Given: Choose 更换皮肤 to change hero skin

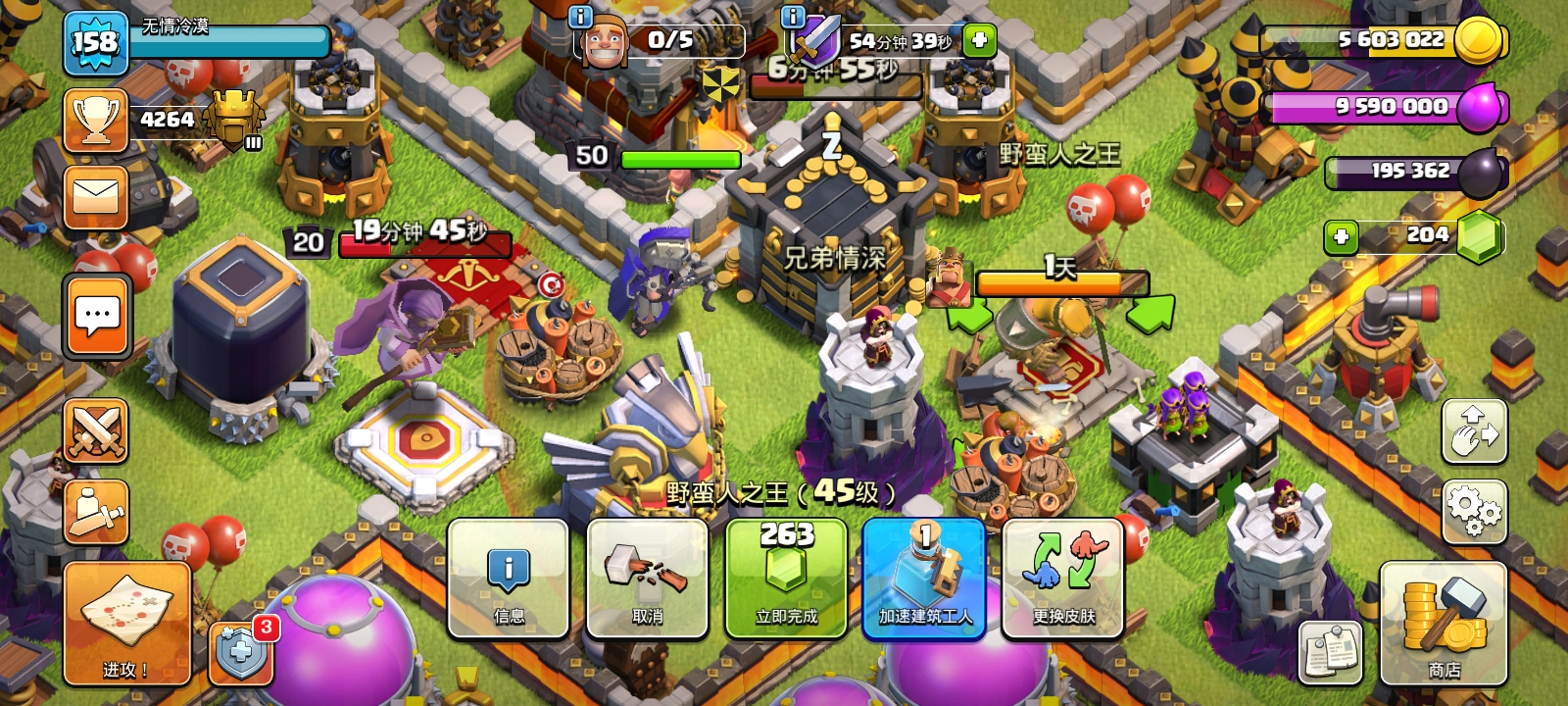Looking at the screenshot, I should 1063,579.
